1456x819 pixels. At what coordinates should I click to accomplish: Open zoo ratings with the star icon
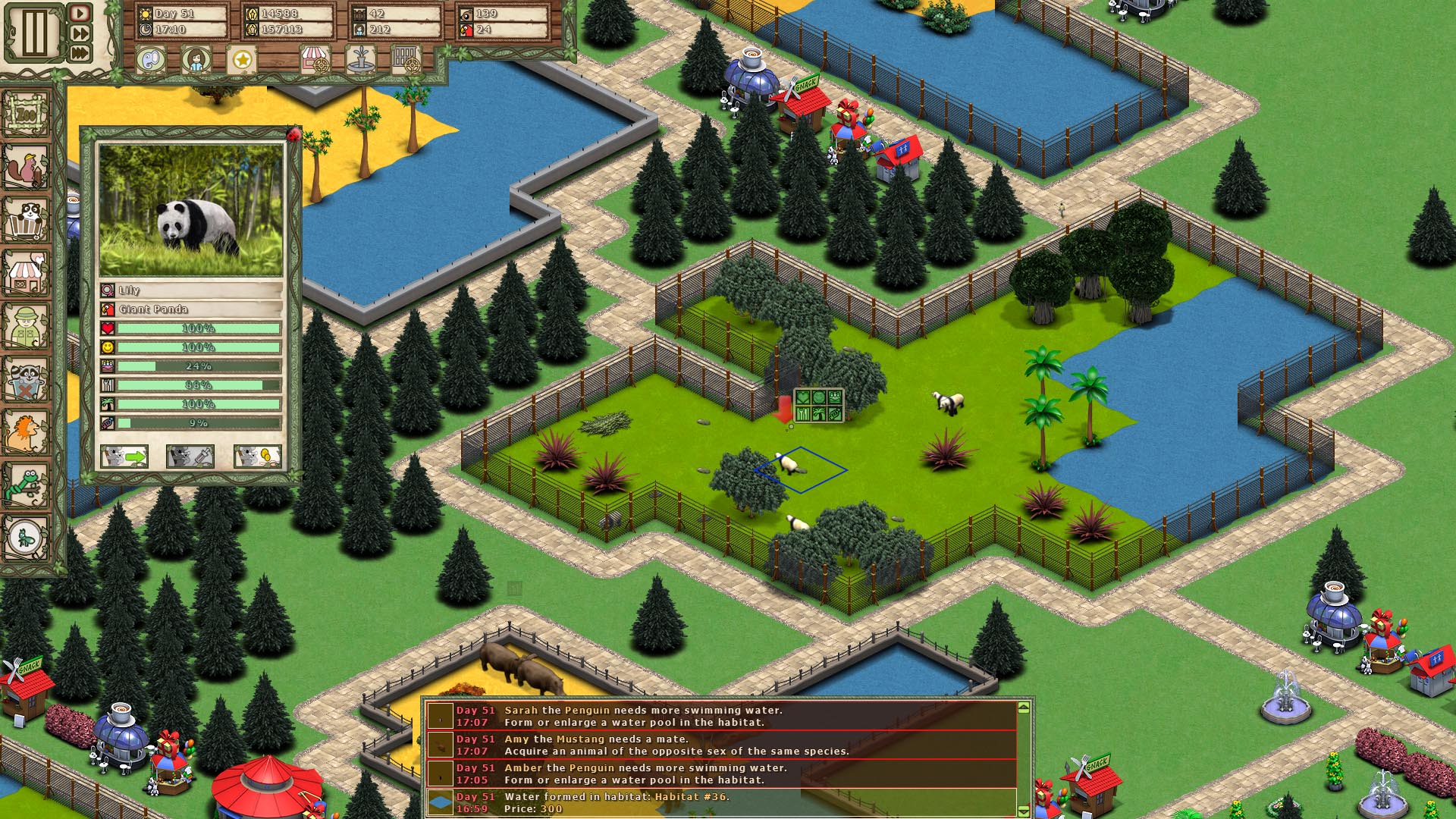click(242, 59)
